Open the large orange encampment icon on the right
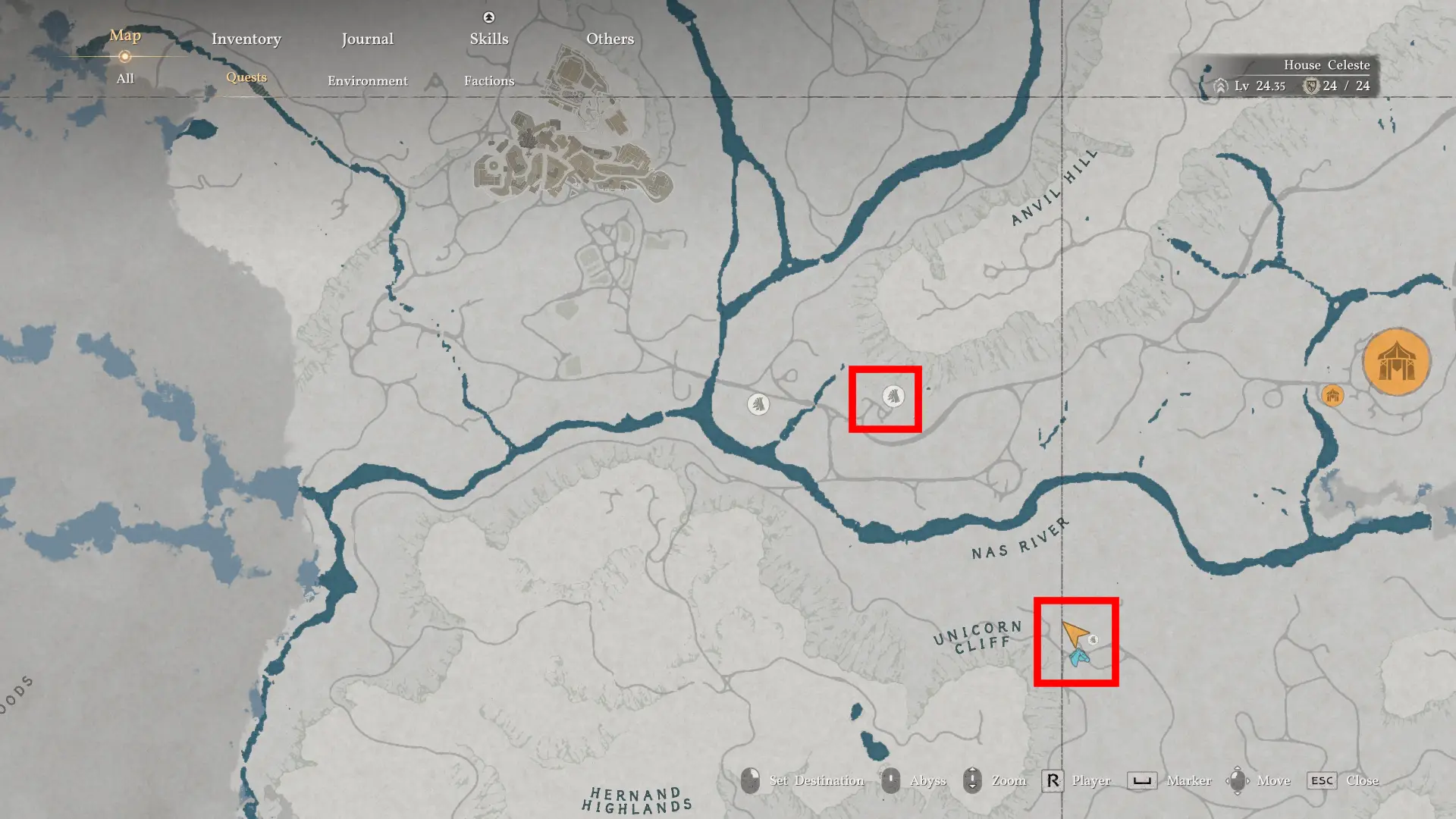The height and width of the screenshot is (819, 1456). pyautogui.click(x=1398, y=362)
